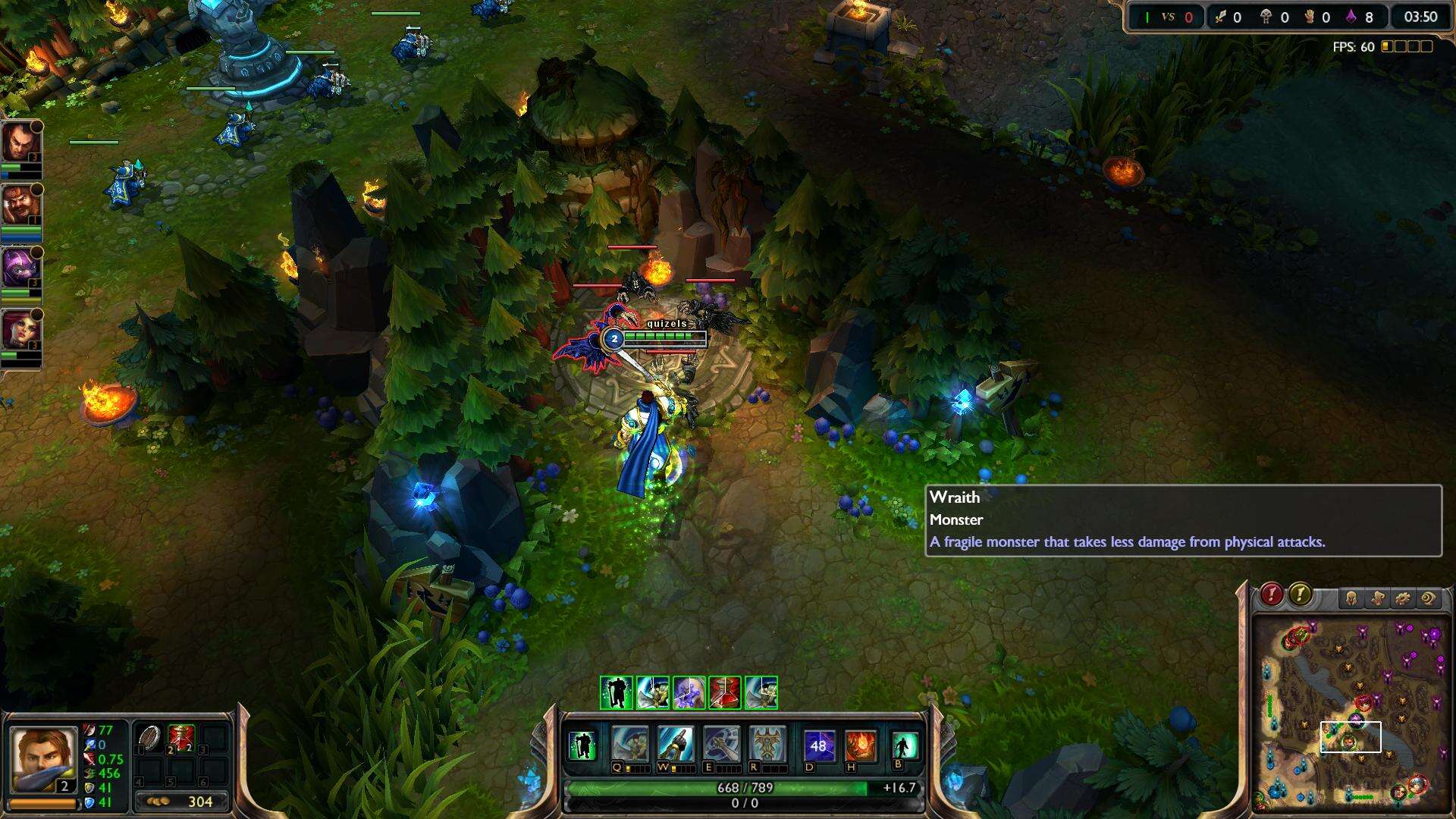Click the eye icon button above minimap

[x=1429, y=599]
